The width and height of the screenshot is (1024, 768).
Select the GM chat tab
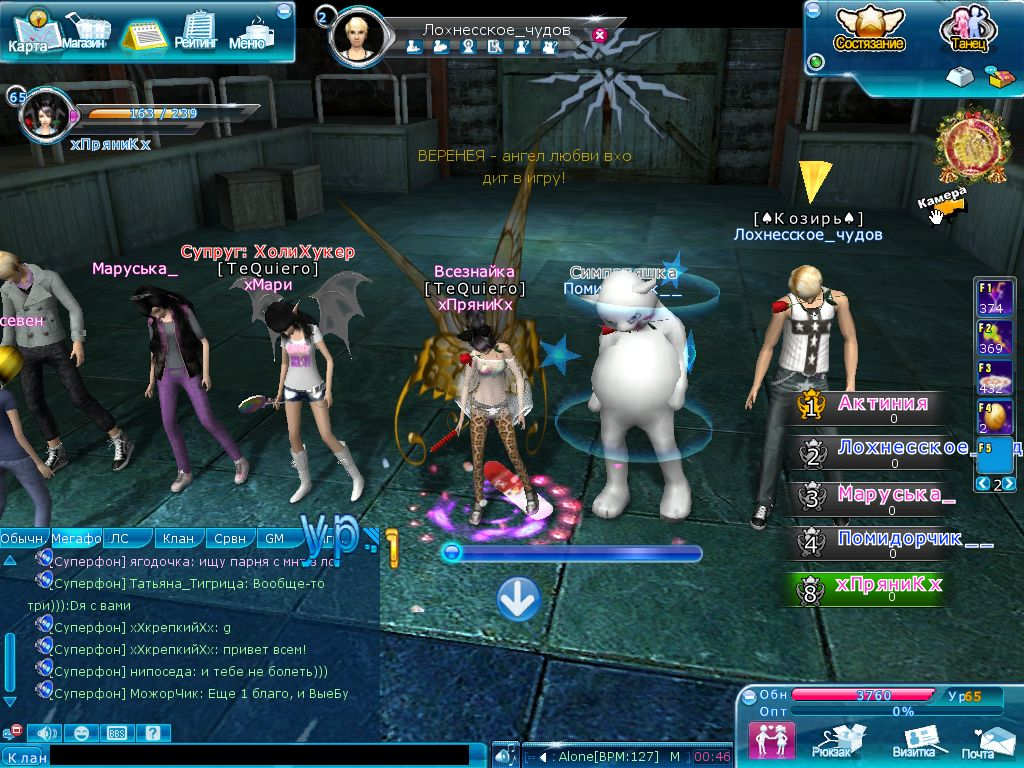pyautogui.click(x=274, y=538)
